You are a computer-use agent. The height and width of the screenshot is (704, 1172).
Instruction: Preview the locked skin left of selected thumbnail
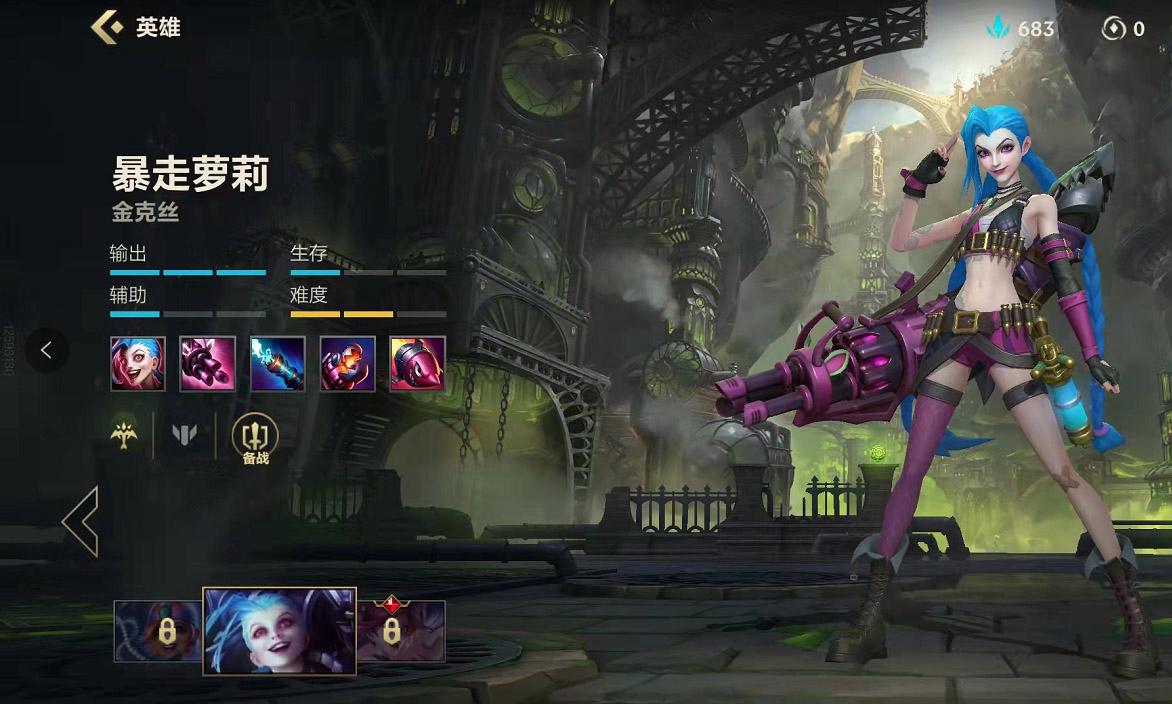(x=158, y=631)
